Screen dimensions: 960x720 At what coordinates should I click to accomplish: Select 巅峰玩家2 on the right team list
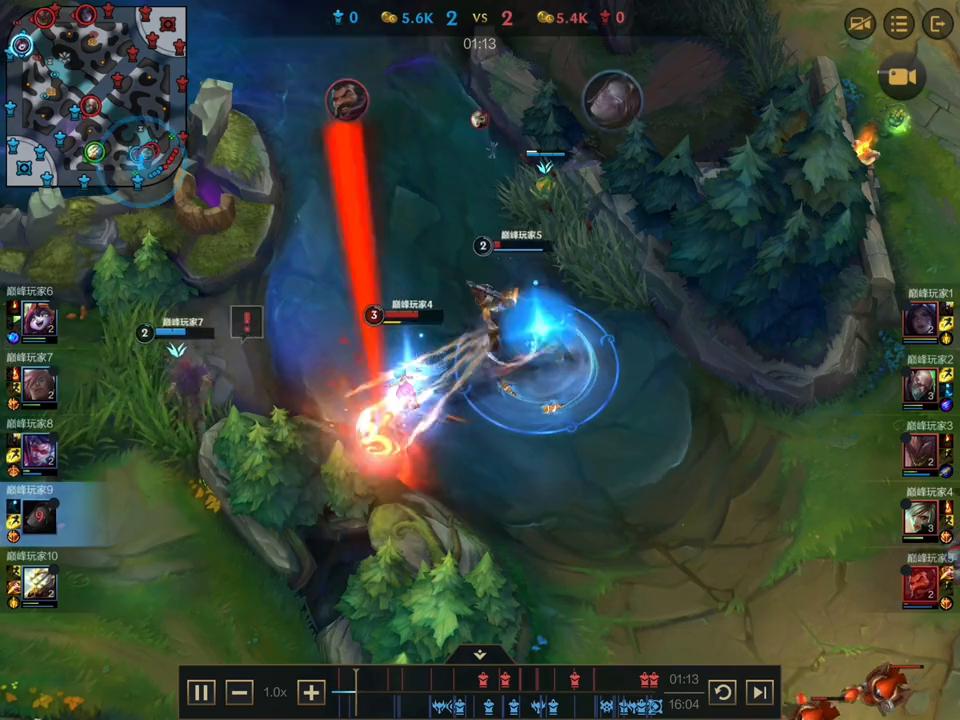(x=921, y=388)
